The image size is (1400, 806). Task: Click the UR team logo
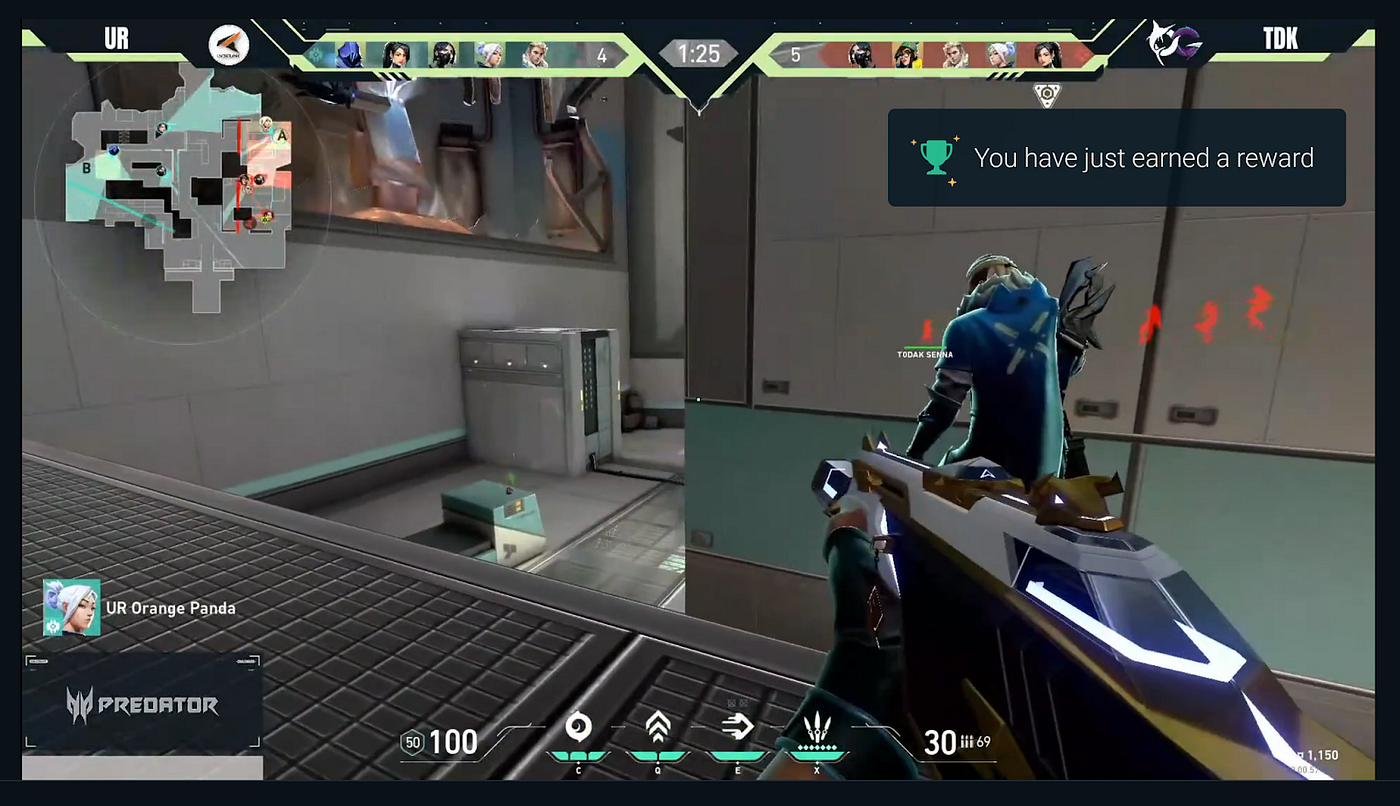pyautogui.click(x=228, y=45)
